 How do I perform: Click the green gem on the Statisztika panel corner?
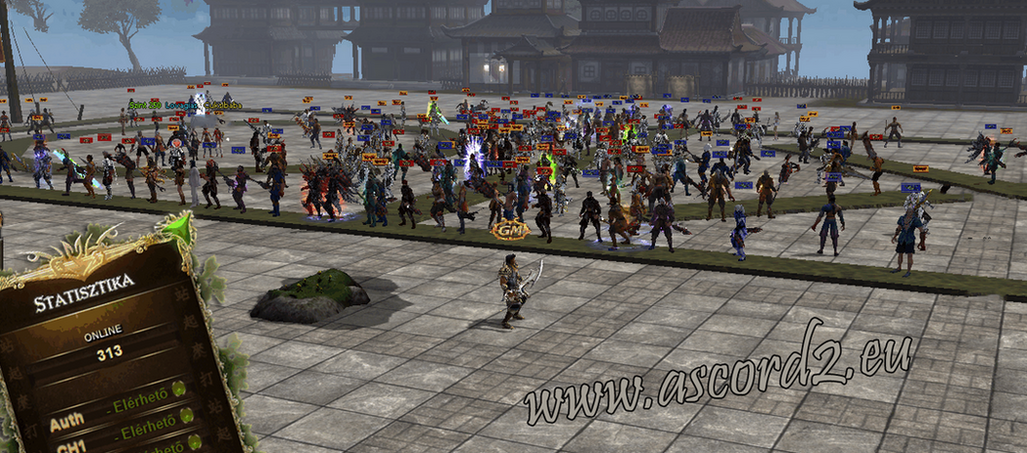coord(177,229)
